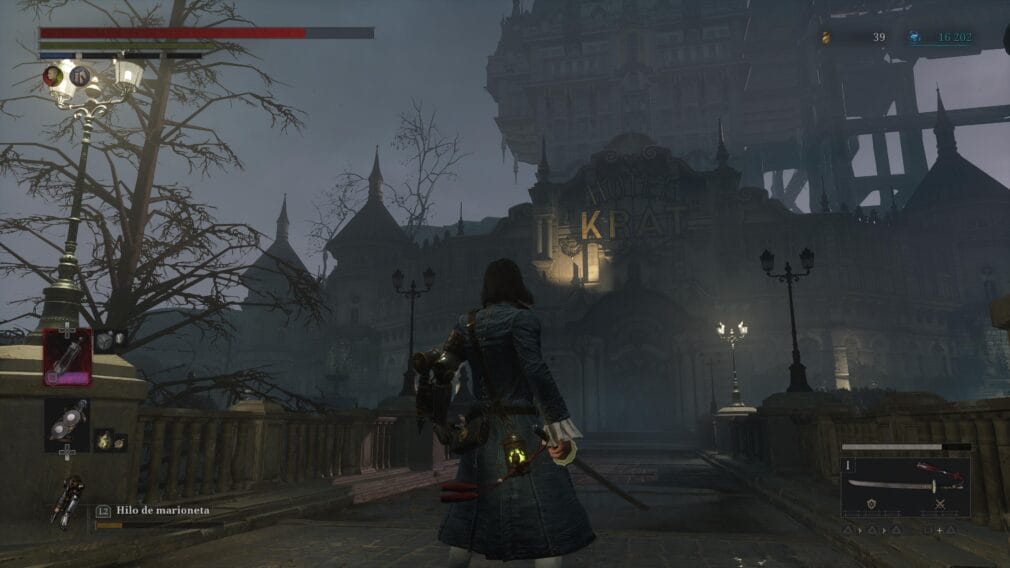Click the shield guard icon in weapon panel
The image size is (1010, 568).
pos(871,505)
